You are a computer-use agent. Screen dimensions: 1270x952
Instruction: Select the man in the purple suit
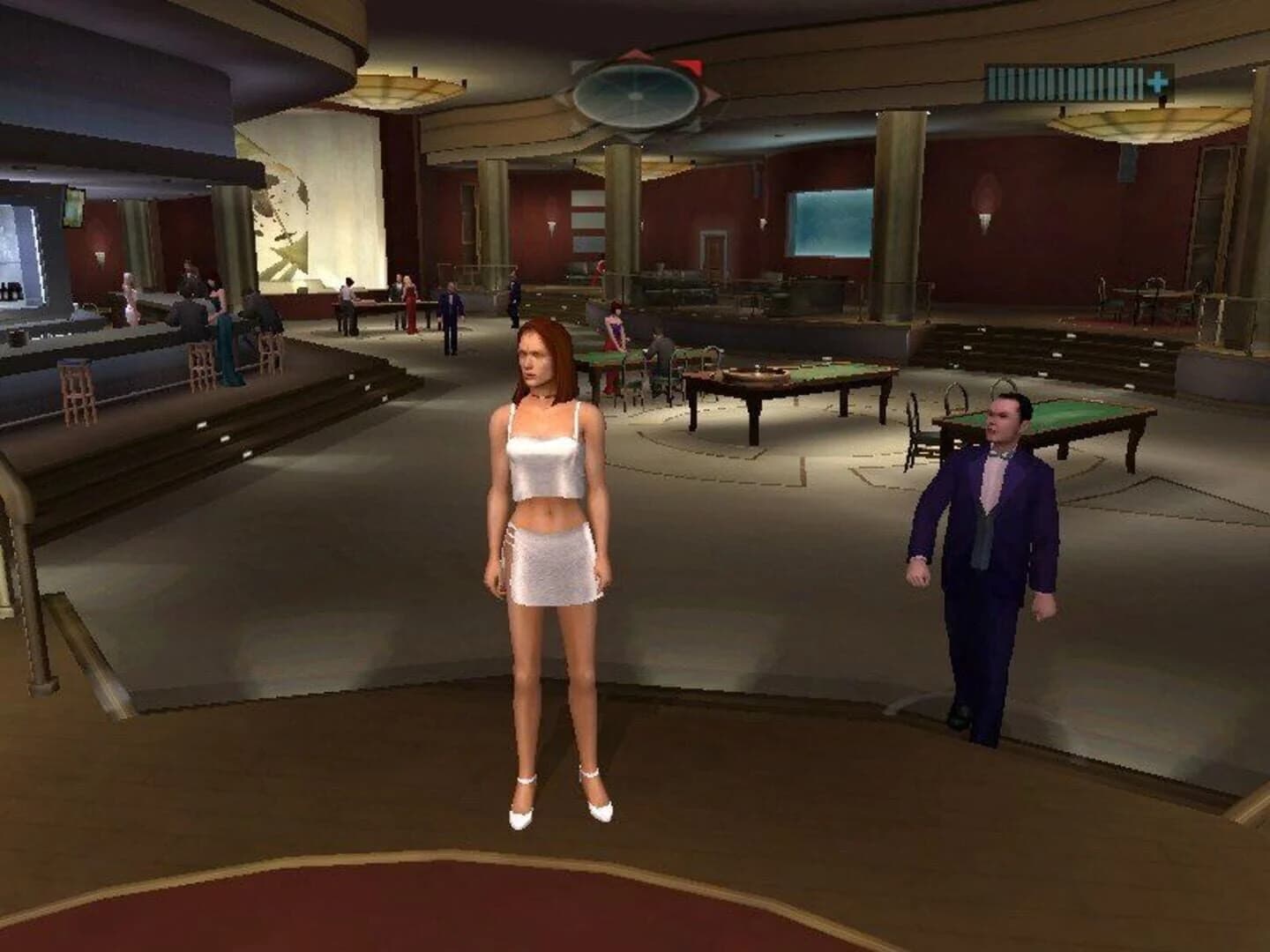coord(988,547)
